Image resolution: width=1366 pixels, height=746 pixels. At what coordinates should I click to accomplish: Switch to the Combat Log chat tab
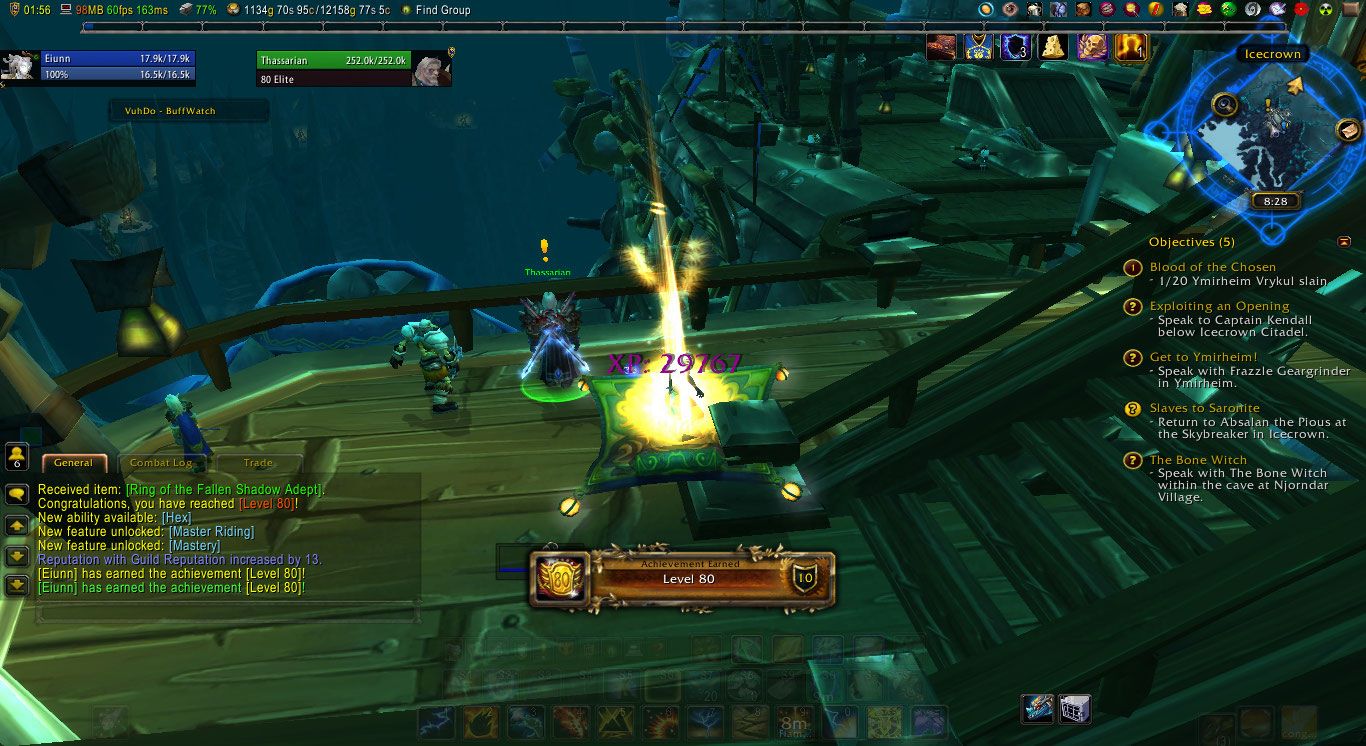coord(160,463)
